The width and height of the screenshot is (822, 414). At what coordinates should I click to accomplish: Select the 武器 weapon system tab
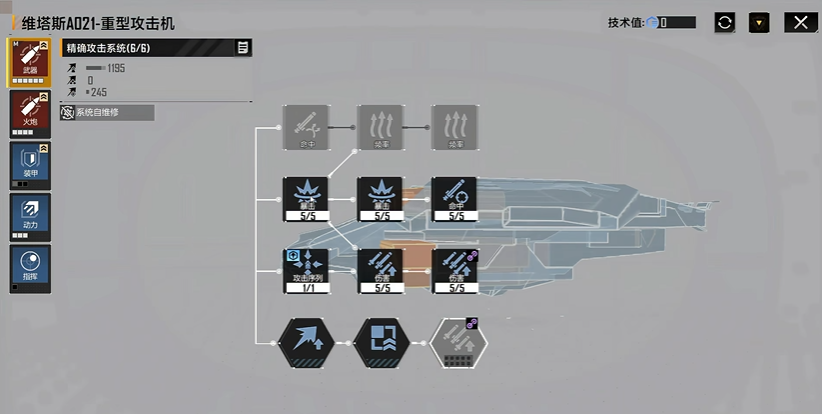[x=30, y=62]
